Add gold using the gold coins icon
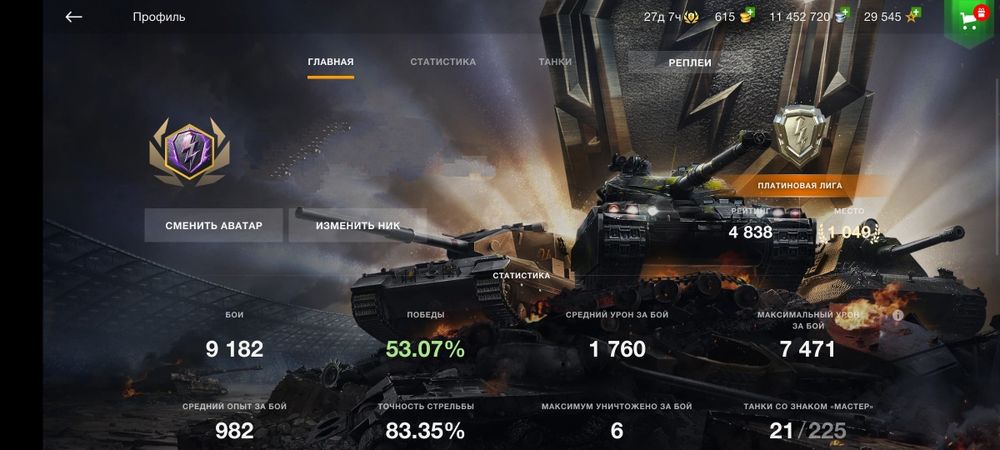Image resolution: width=1000 pixels, height=450 pixels. coord(746,17)
